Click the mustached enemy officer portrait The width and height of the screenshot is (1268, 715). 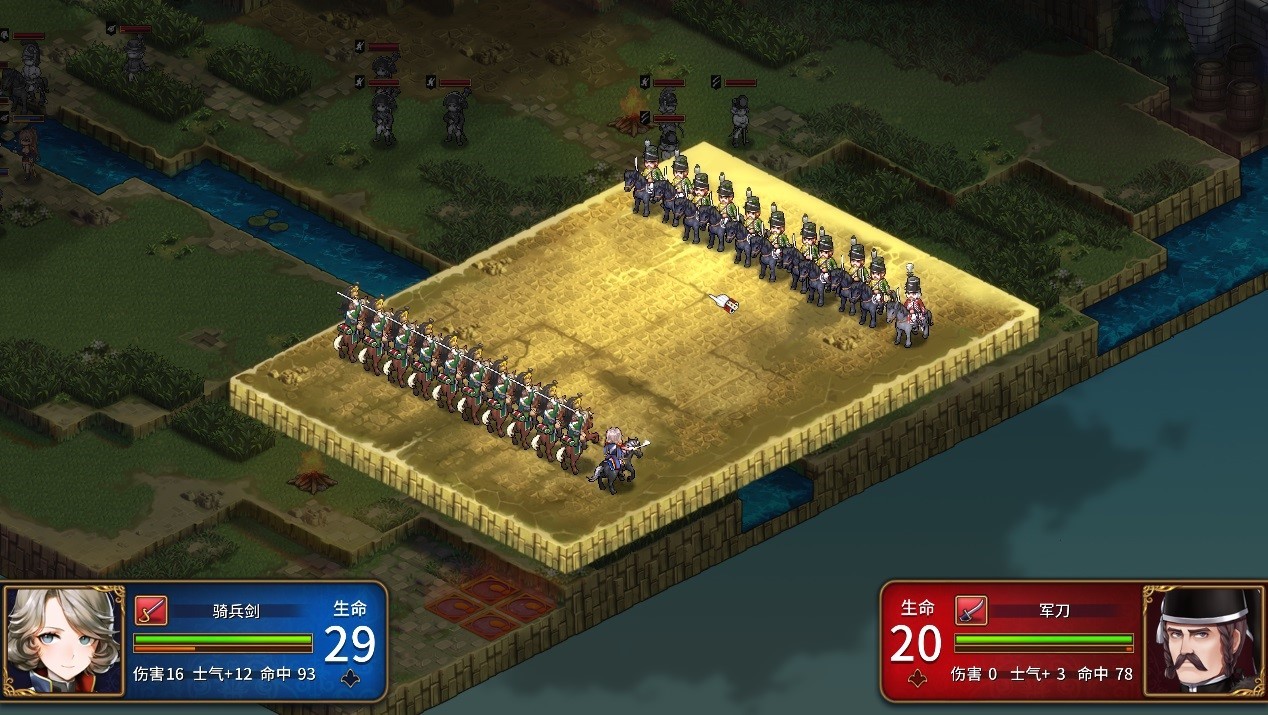click(x=1203, y=640)
